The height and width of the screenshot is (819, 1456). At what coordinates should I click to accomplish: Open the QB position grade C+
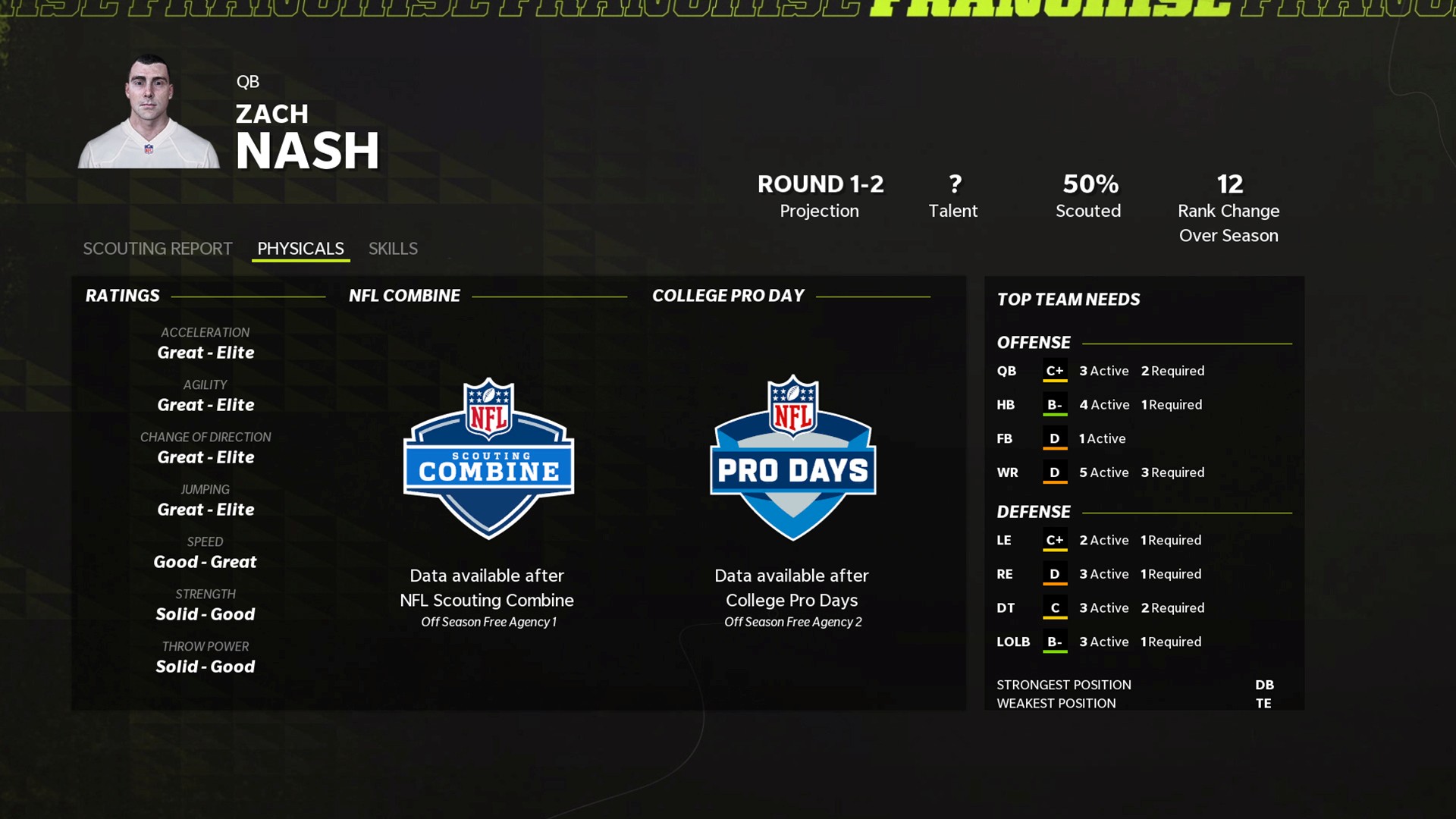click(x=1055, y=371)
